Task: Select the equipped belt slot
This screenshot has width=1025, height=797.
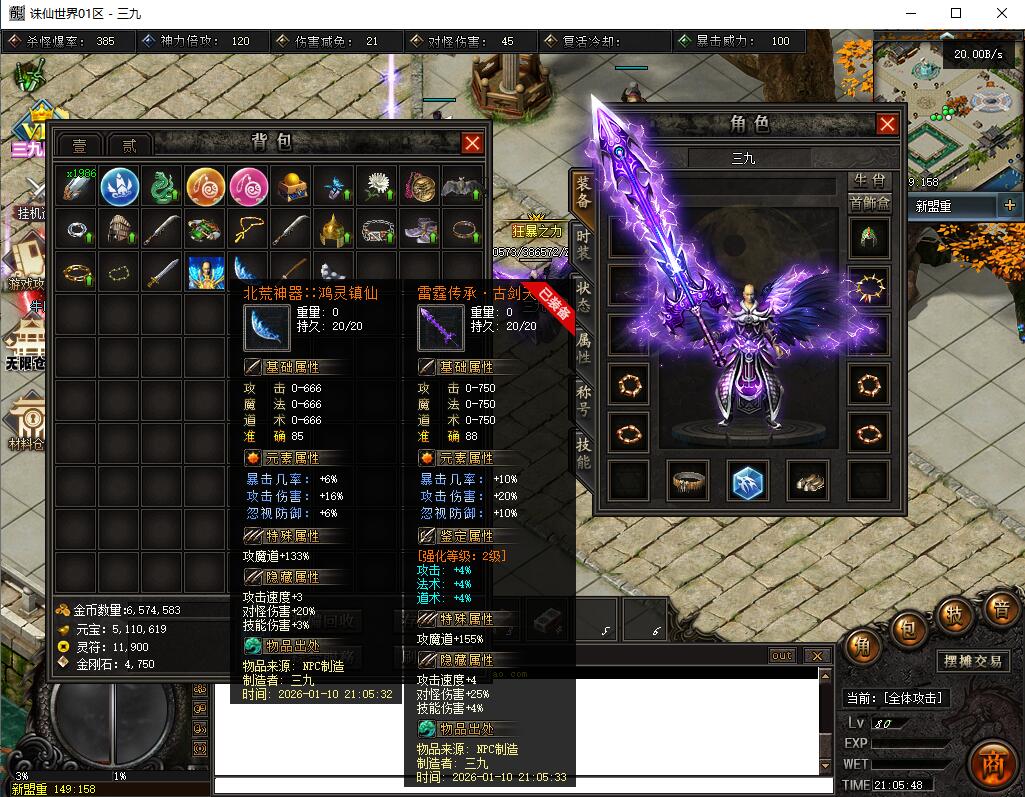Action: pyautogui.click(x=688, y=481)
